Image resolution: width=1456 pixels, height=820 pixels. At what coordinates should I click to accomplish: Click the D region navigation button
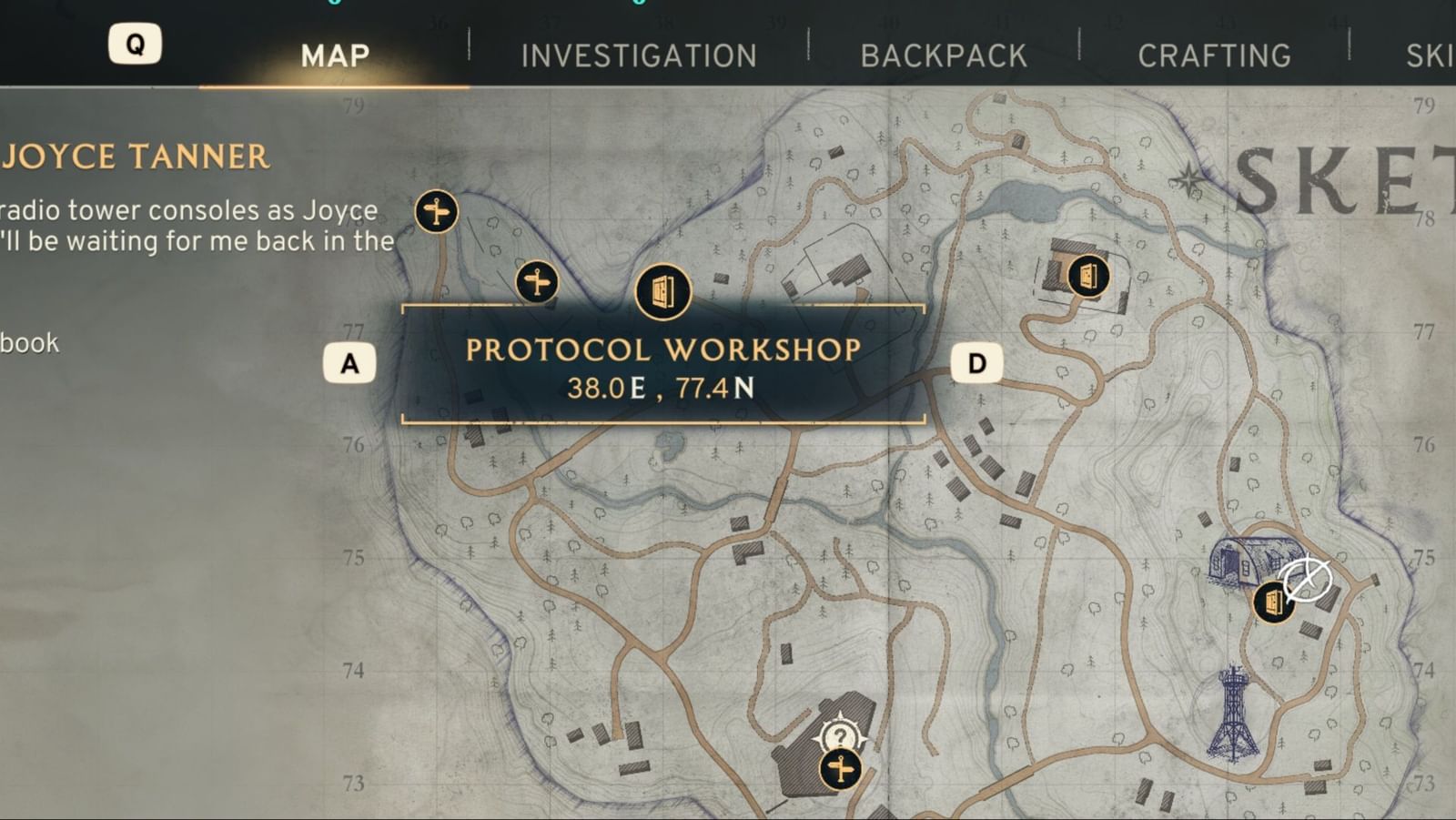click(976, 362)
